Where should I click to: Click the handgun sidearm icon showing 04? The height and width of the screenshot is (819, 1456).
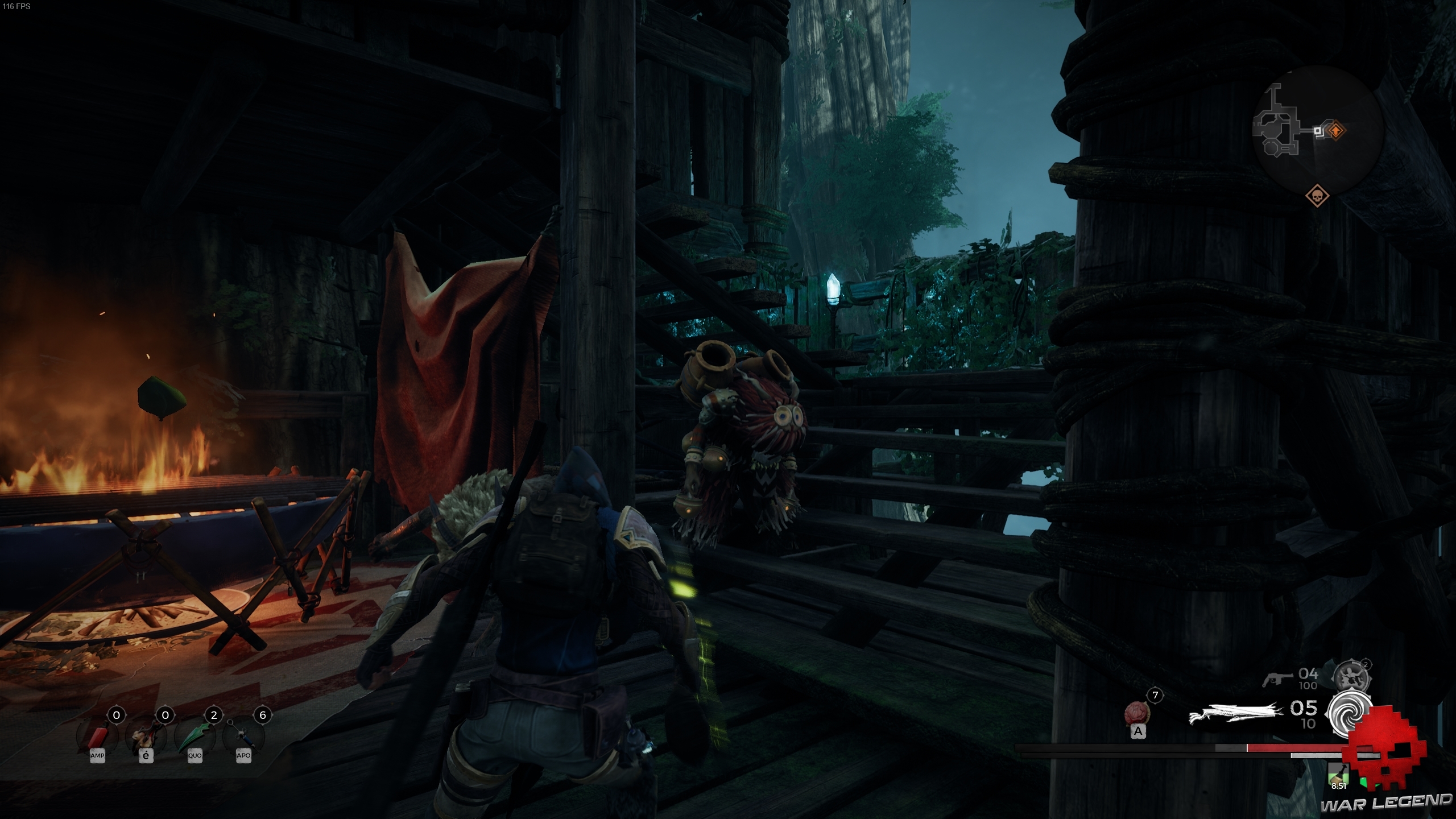1277,679
